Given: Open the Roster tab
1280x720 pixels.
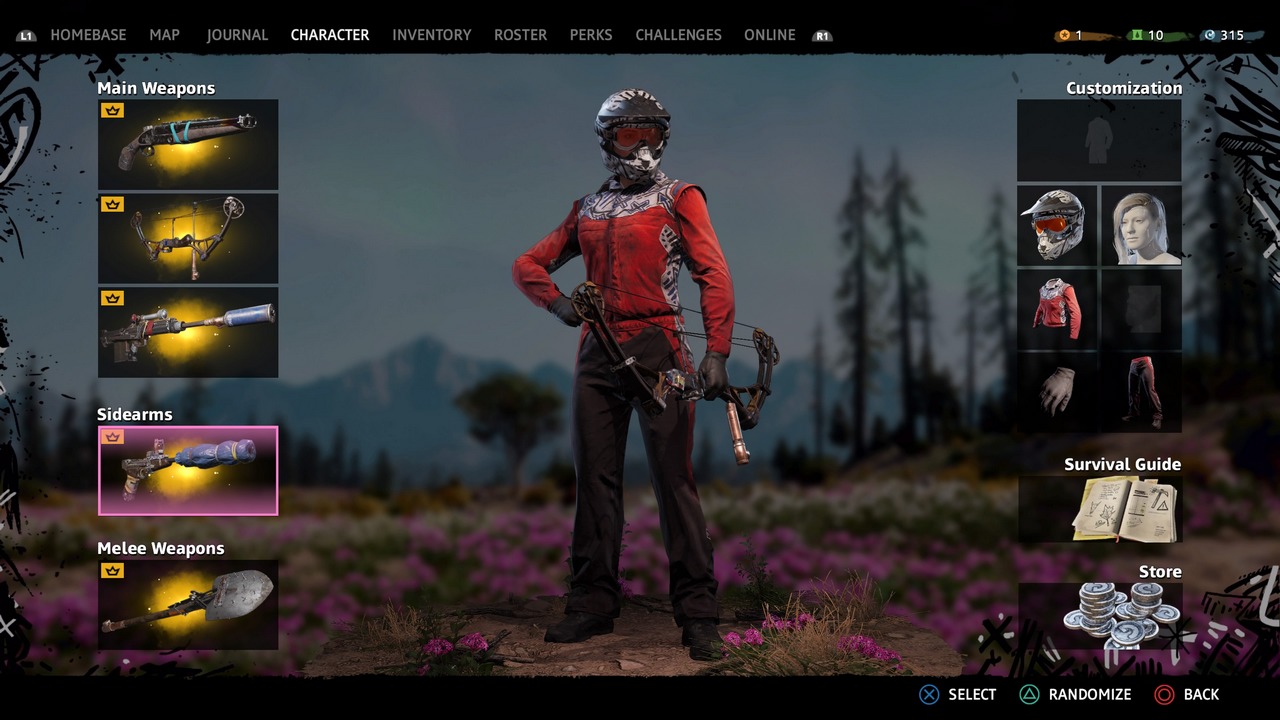Looking at the screenshot, I should 520,35.
